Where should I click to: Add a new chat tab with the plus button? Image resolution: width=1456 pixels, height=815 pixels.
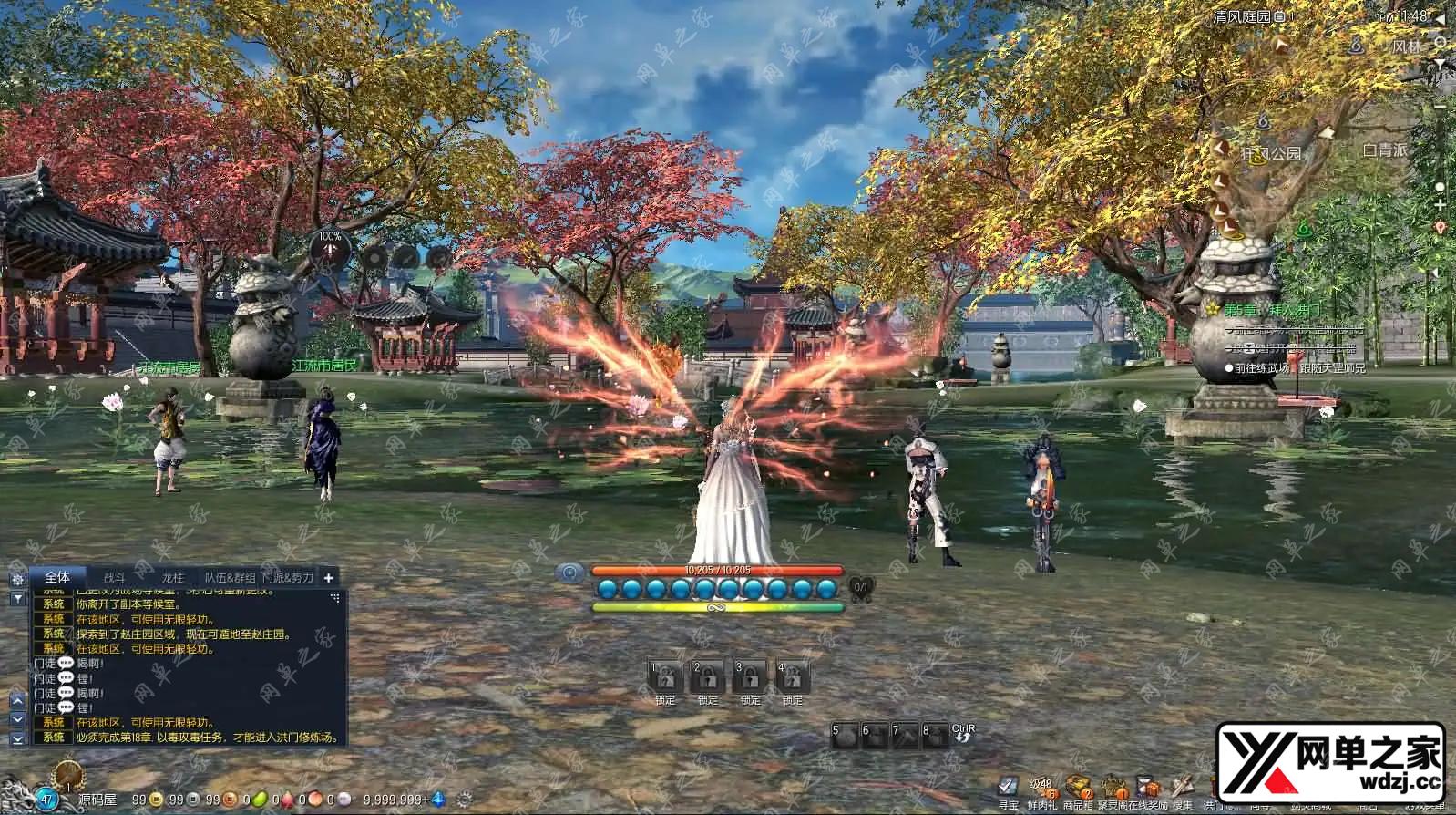(329, 577)
